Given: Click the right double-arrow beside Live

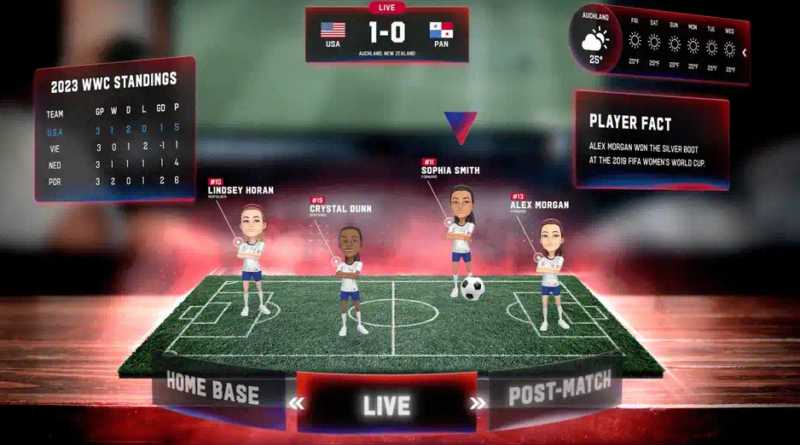Looking at the screenshot, I should tap(477, 404).
